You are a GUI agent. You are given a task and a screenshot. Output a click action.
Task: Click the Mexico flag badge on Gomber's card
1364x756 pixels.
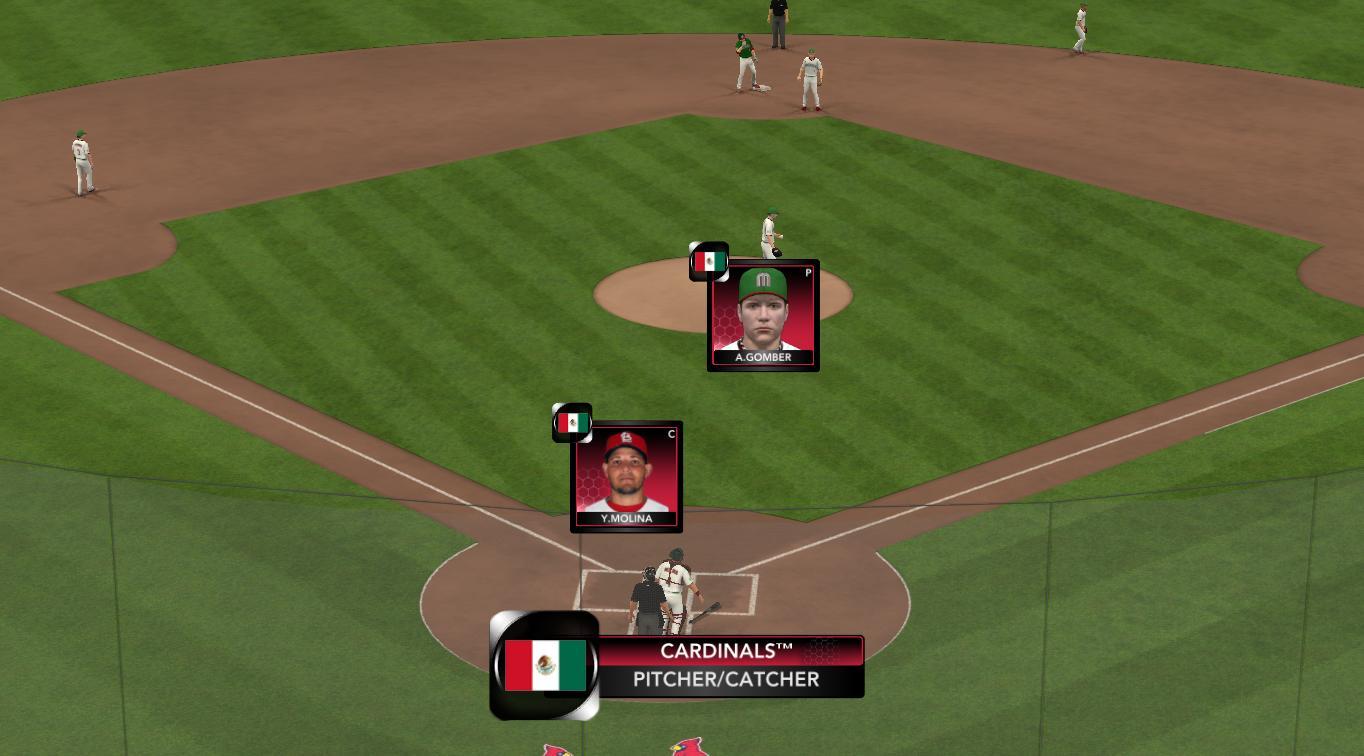(709, 262)
